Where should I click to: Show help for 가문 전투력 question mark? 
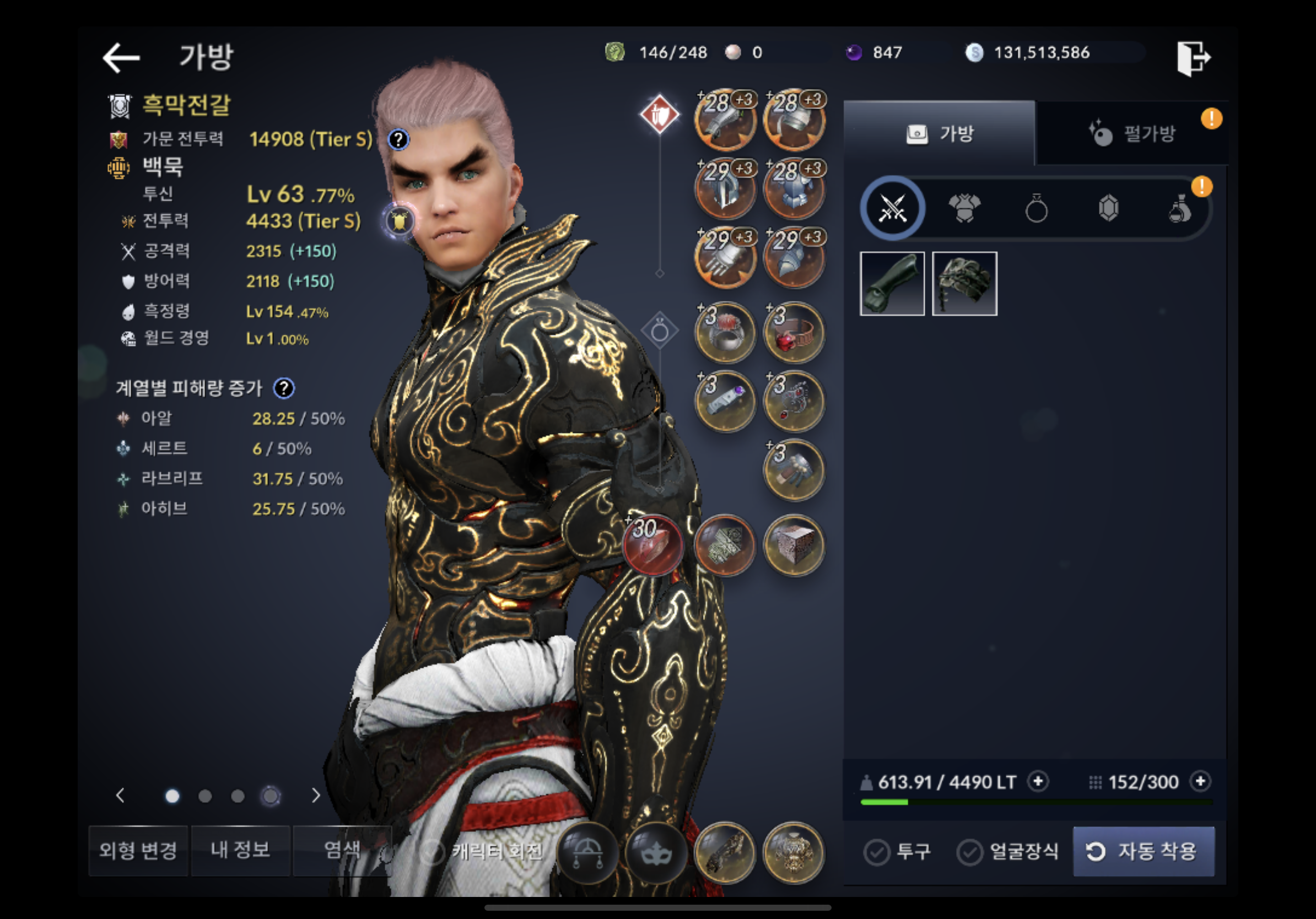click(398, 139)
